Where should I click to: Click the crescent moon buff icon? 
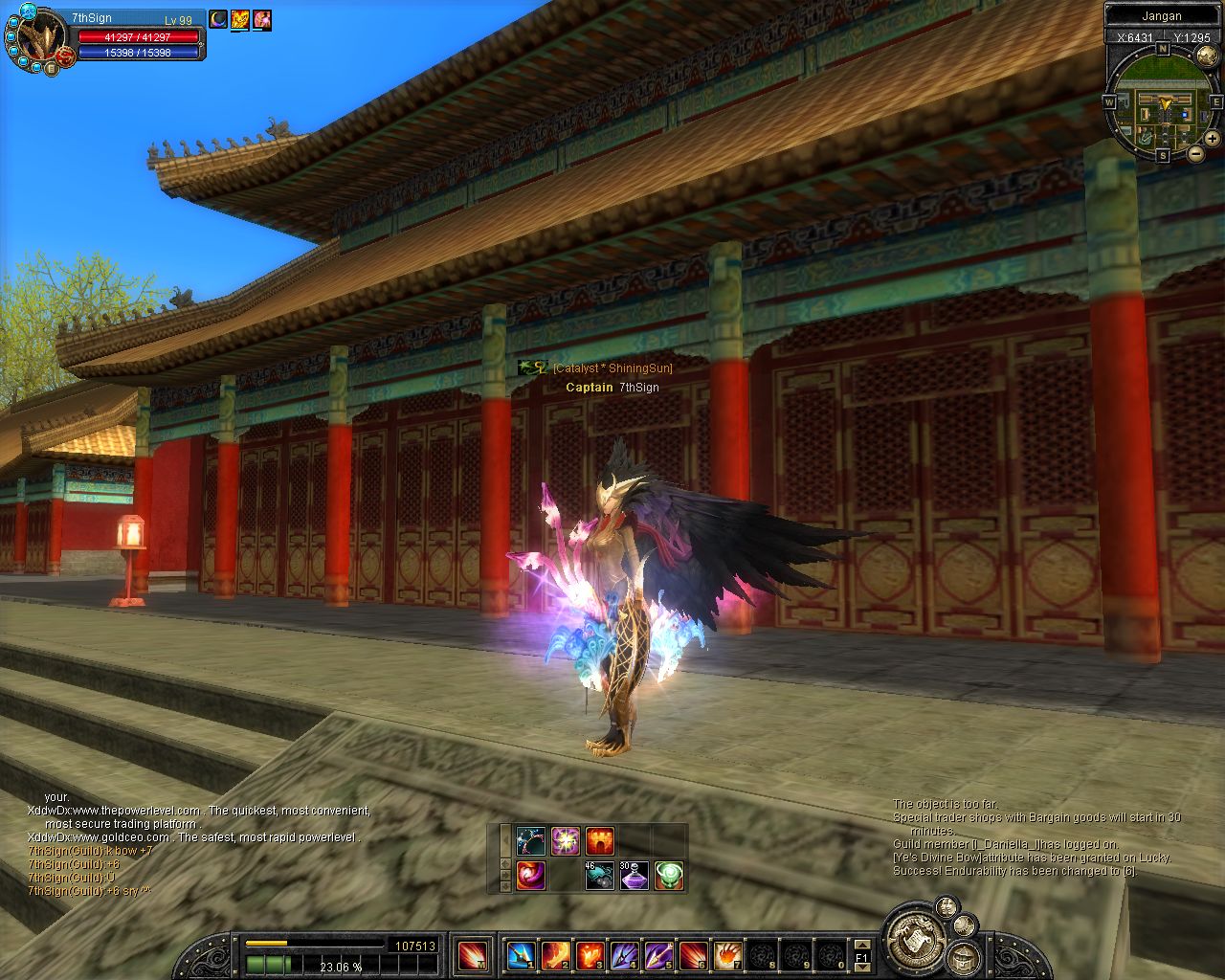click(219, 19)
